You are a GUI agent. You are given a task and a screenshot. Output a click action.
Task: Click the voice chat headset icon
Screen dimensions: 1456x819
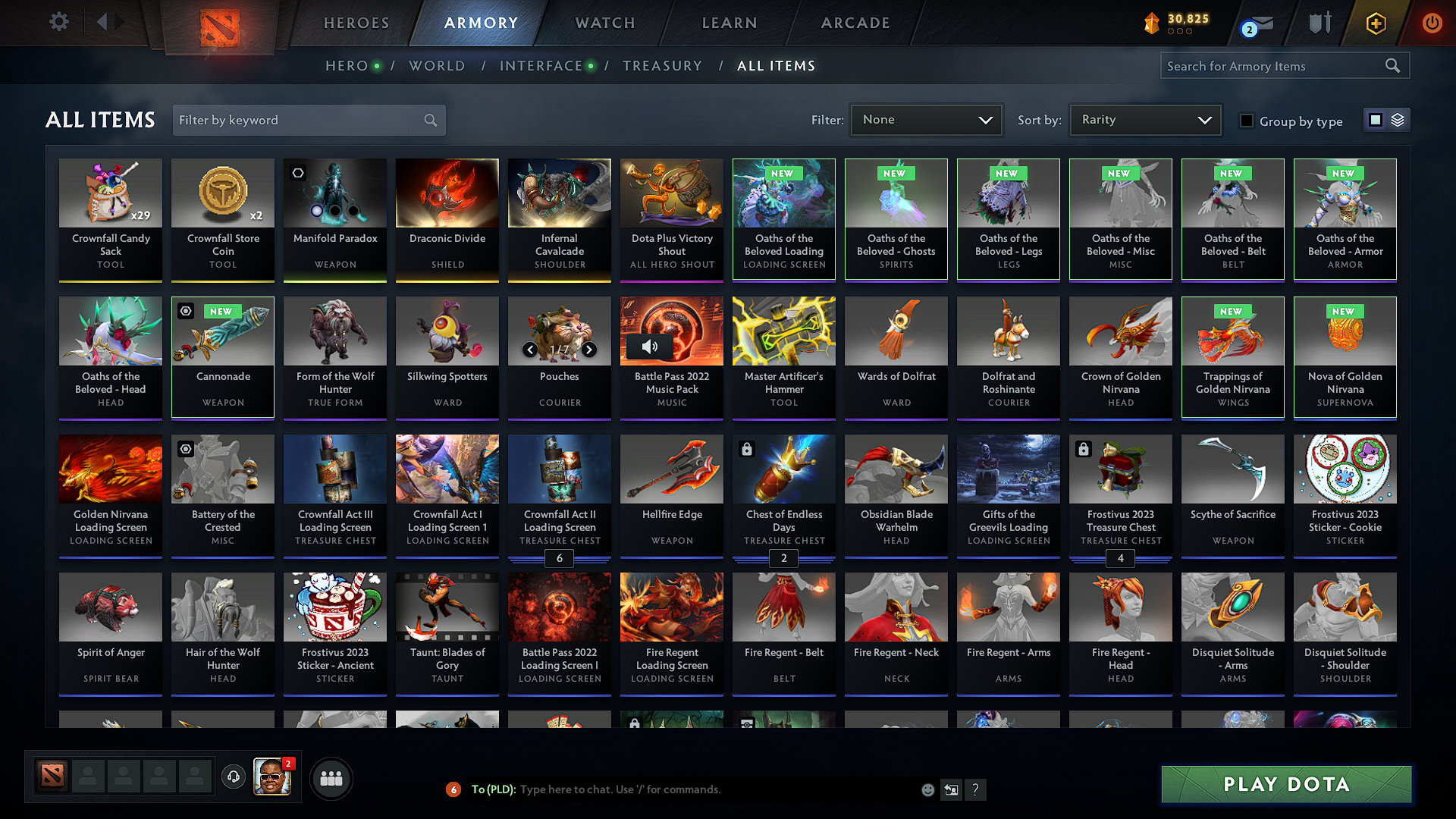pyautogui.click(x=234, y=777)
